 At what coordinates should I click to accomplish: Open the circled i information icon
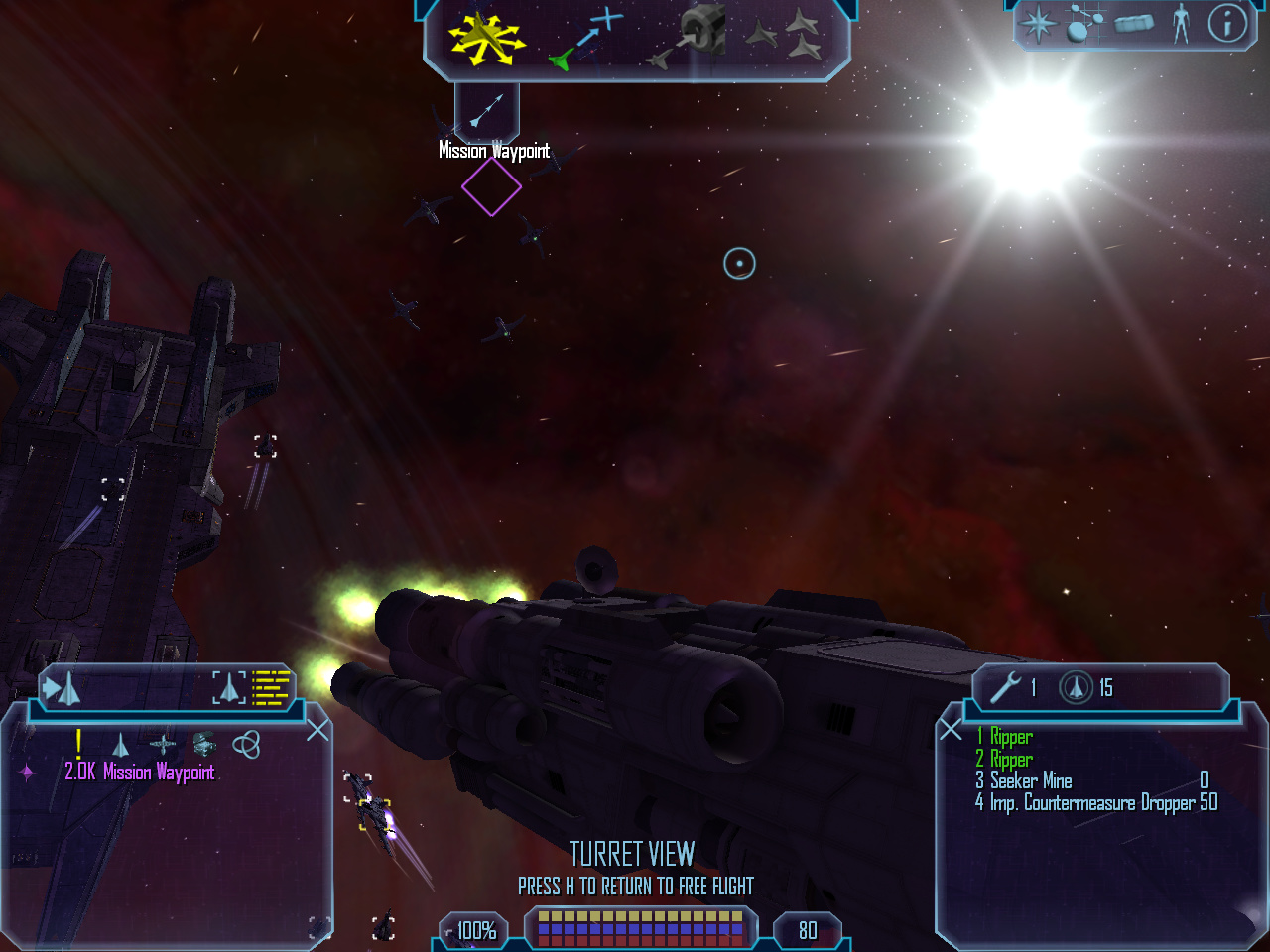coord(1227,24)
